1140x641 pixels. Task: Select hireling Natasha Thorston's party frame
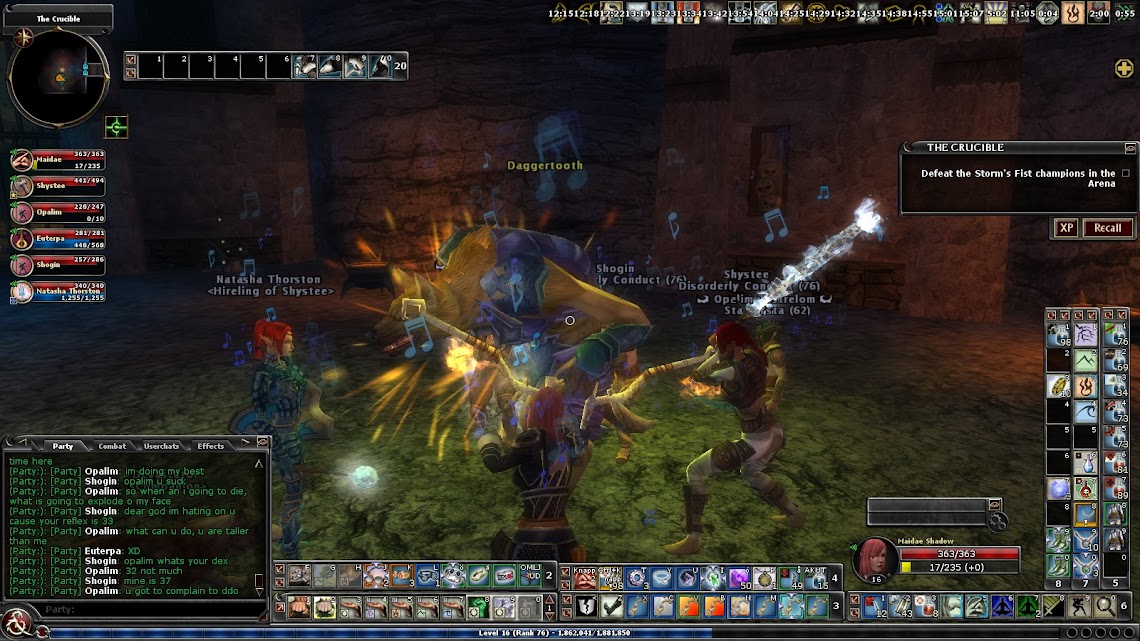[22, 292]
